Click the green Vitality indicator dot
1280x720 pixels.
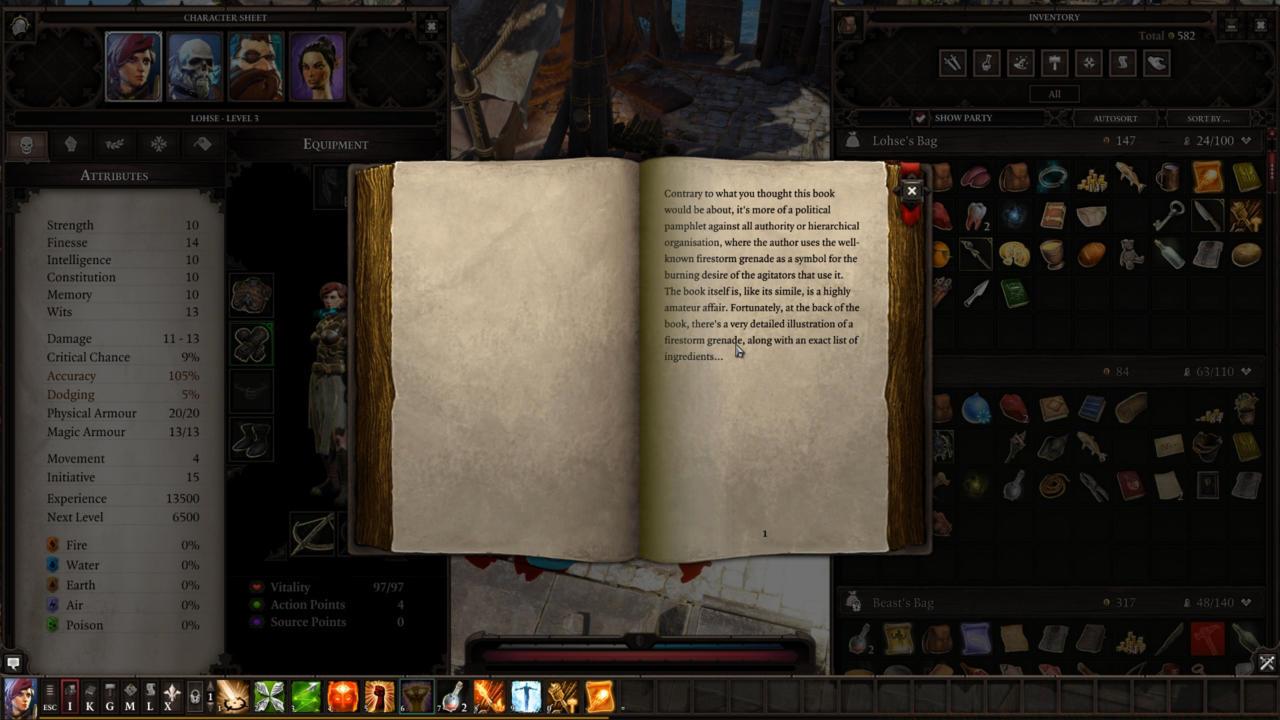259,587
